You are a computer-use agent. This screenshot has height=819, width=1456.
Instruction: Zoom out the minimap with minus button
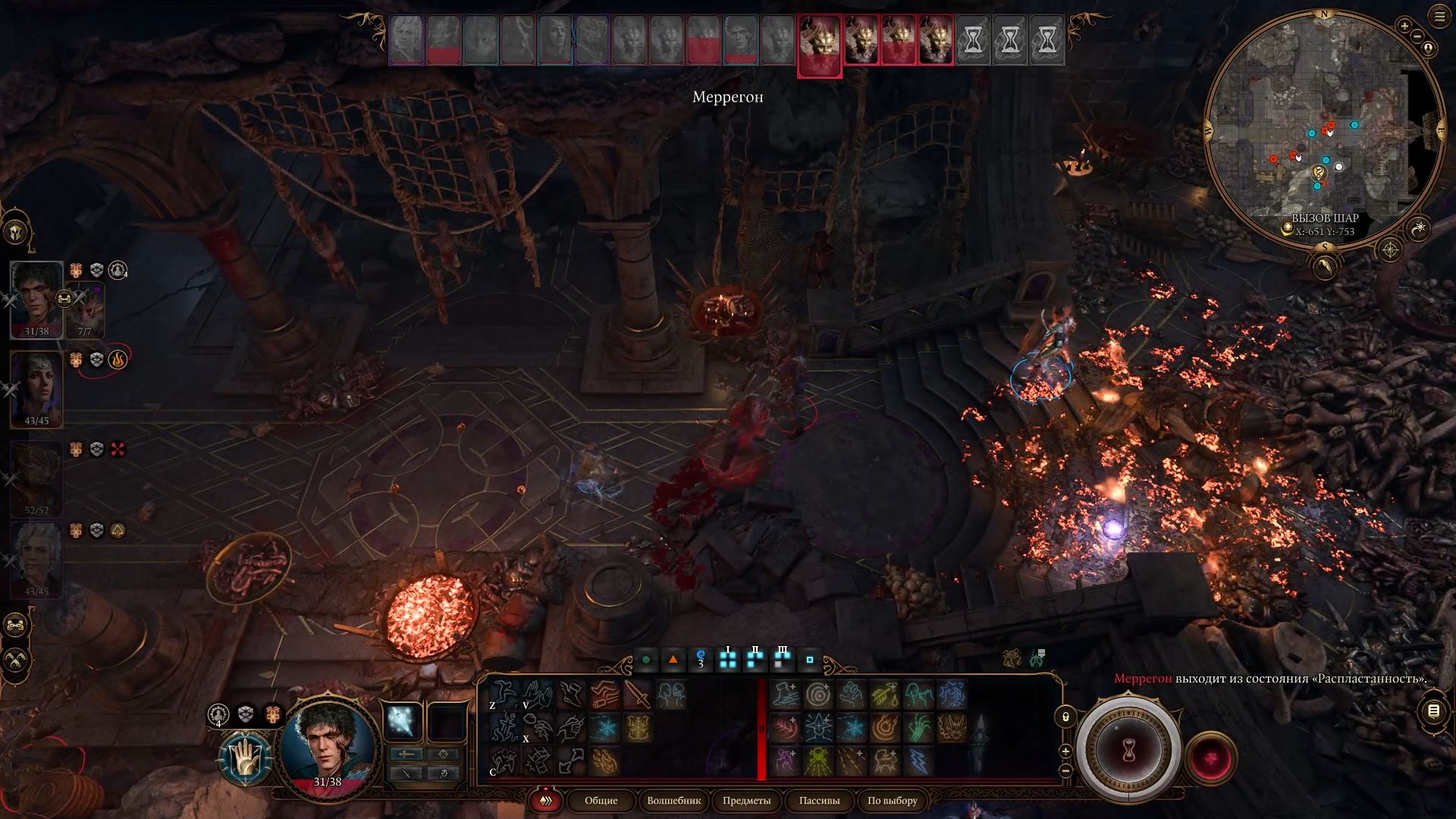[x=1417, y=35]
